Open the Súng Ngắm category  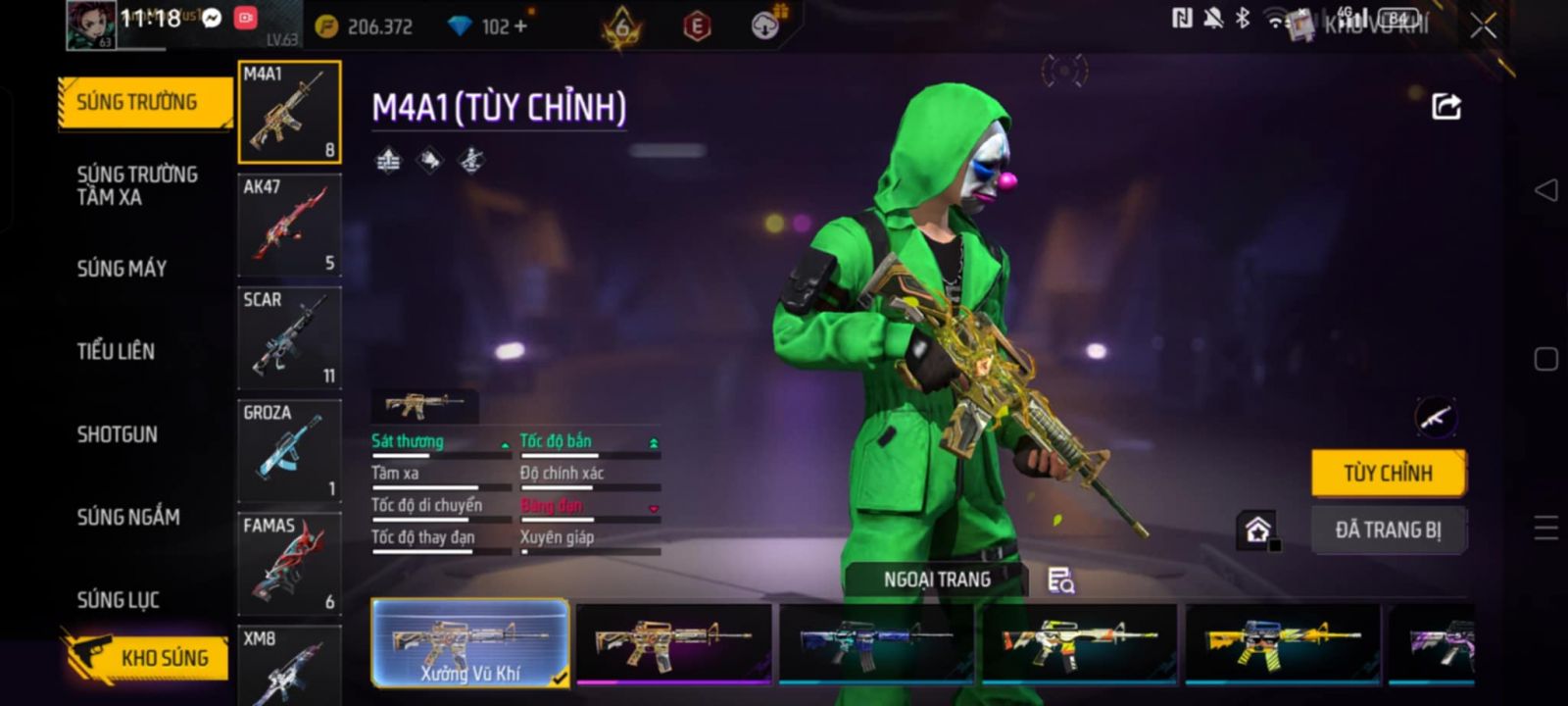point(128,517)
